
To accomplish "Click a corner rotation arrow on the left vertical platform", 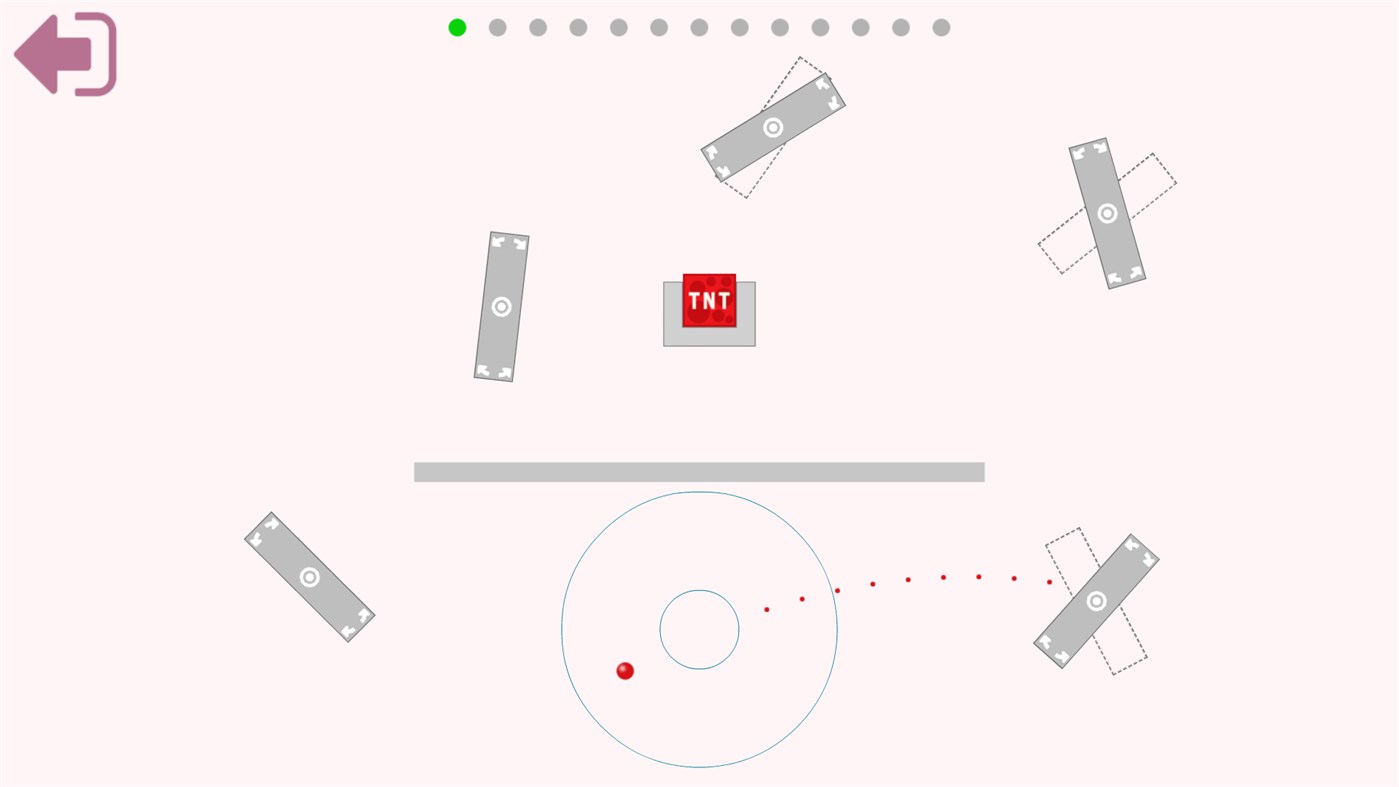I will (497, 240).
